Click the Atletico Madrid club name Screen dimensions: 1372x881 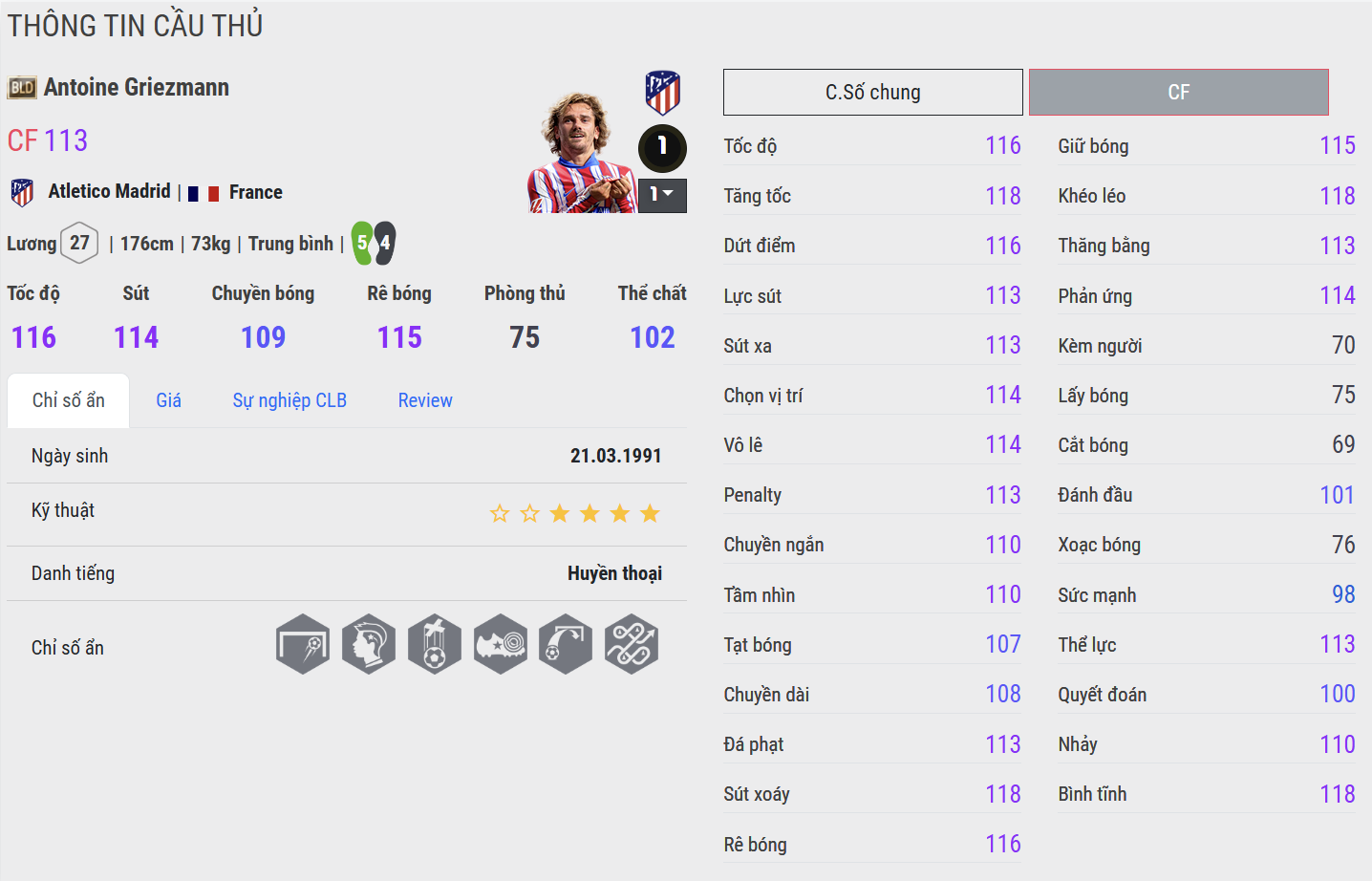pos(109,192)
